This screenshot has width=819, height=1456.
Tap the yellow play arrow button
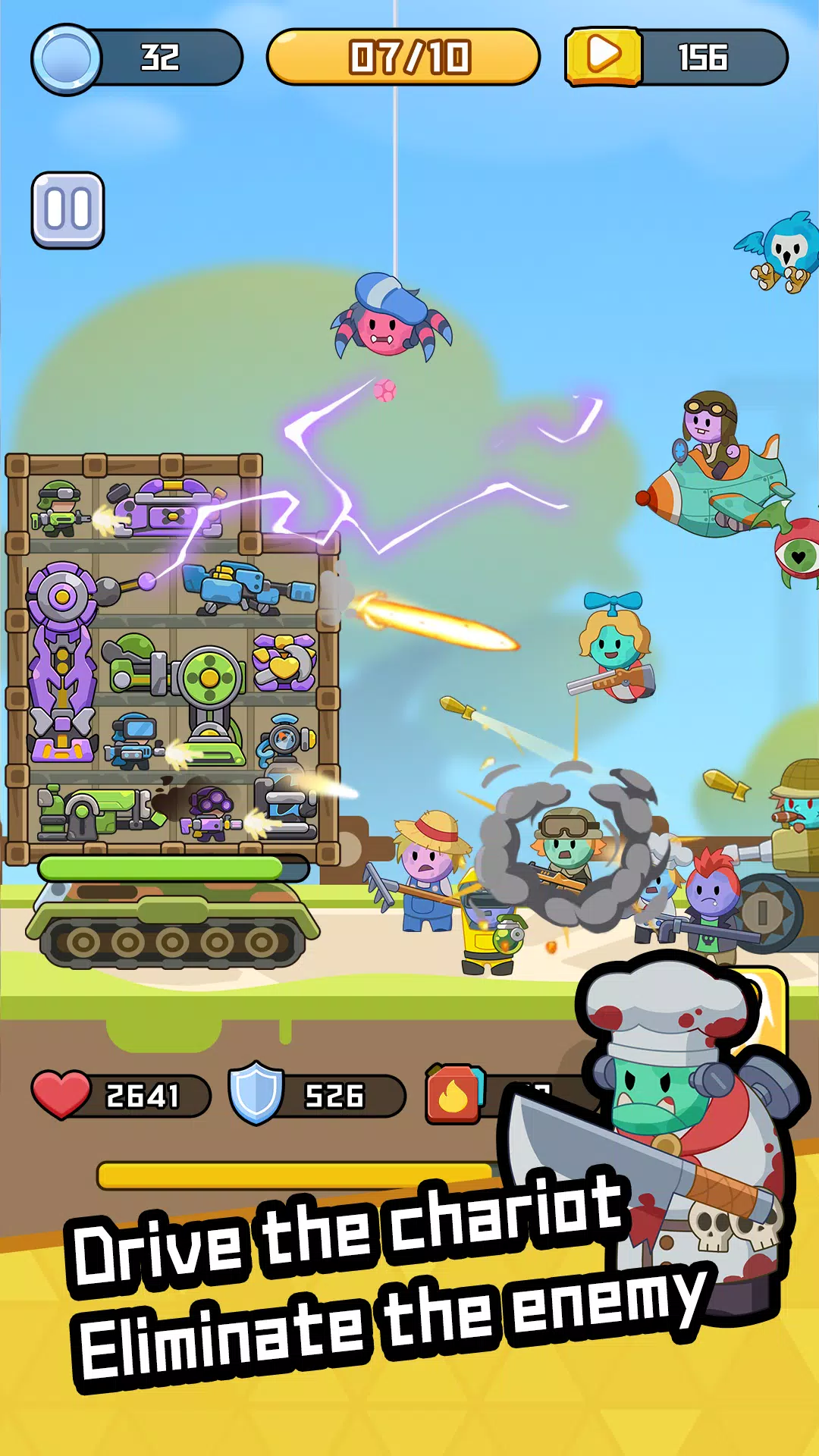pyautogui.click(x=604, y=57)
